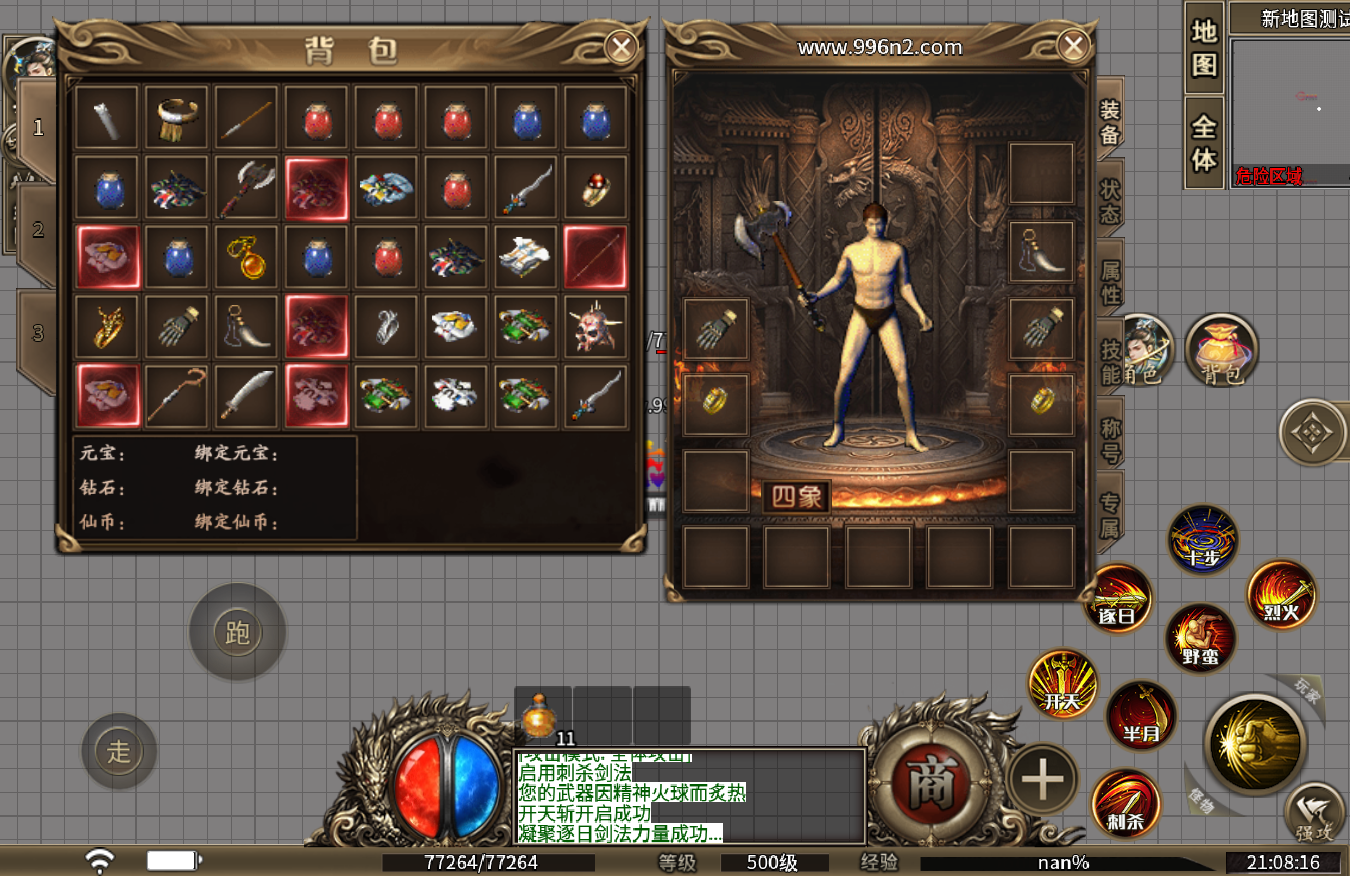Use the 野蛮 charge skill
Viewport: 1350px width, 876px height.
click(x=1200, y=639)
